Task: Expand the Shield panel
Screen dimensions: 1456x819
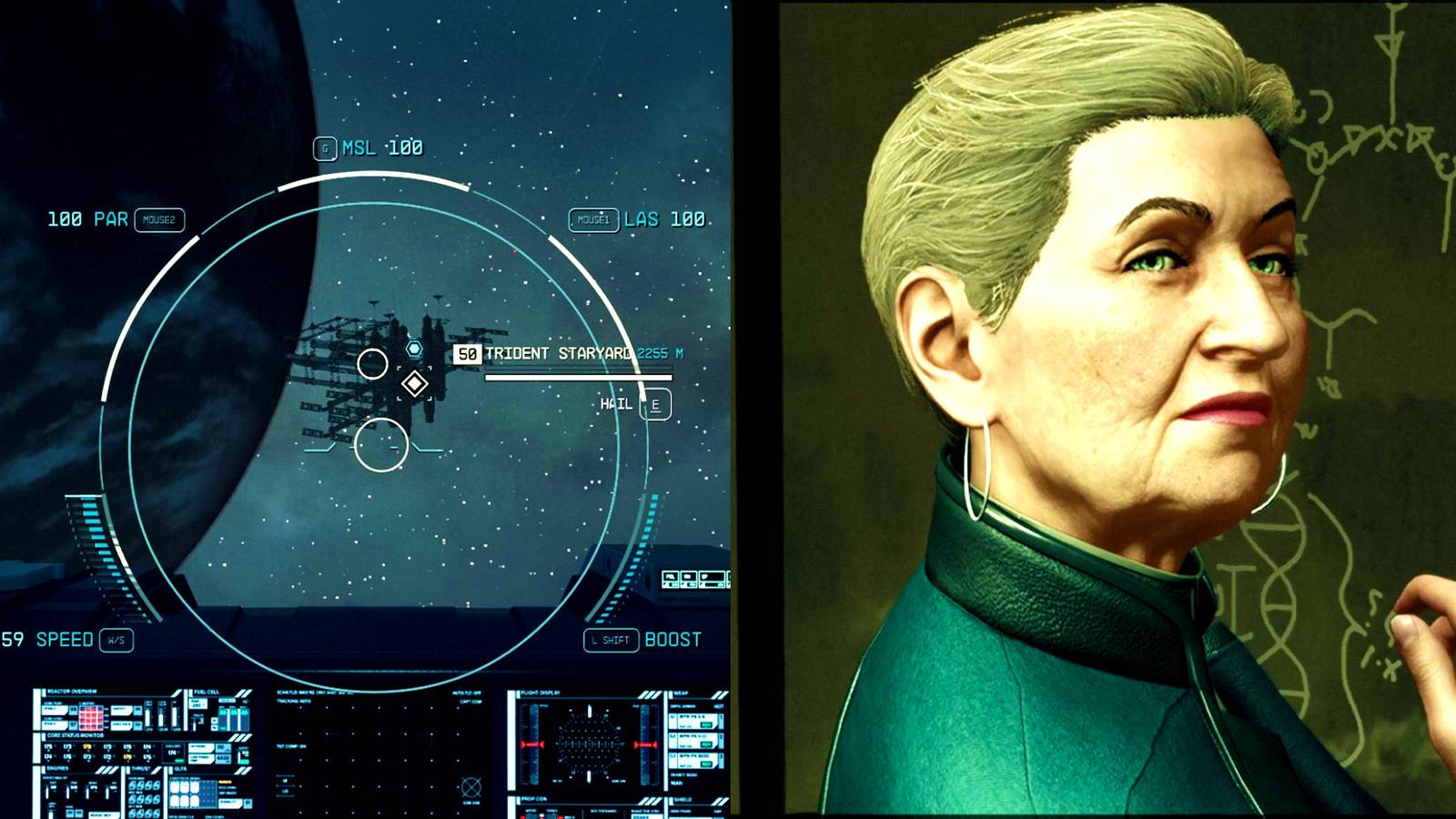Action: click(682, 799)
